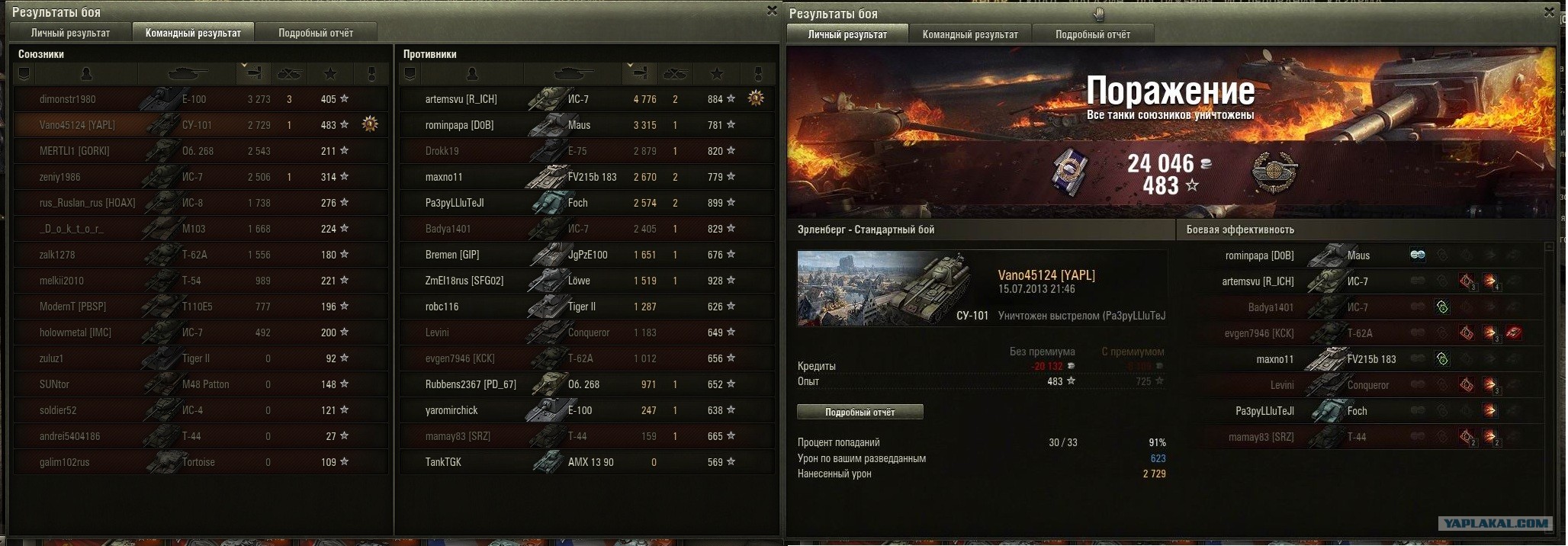1568x546 pixels.
Task: Pick galim102rus Tortoise row in the allies list
Action: click(x=200, y=462)
